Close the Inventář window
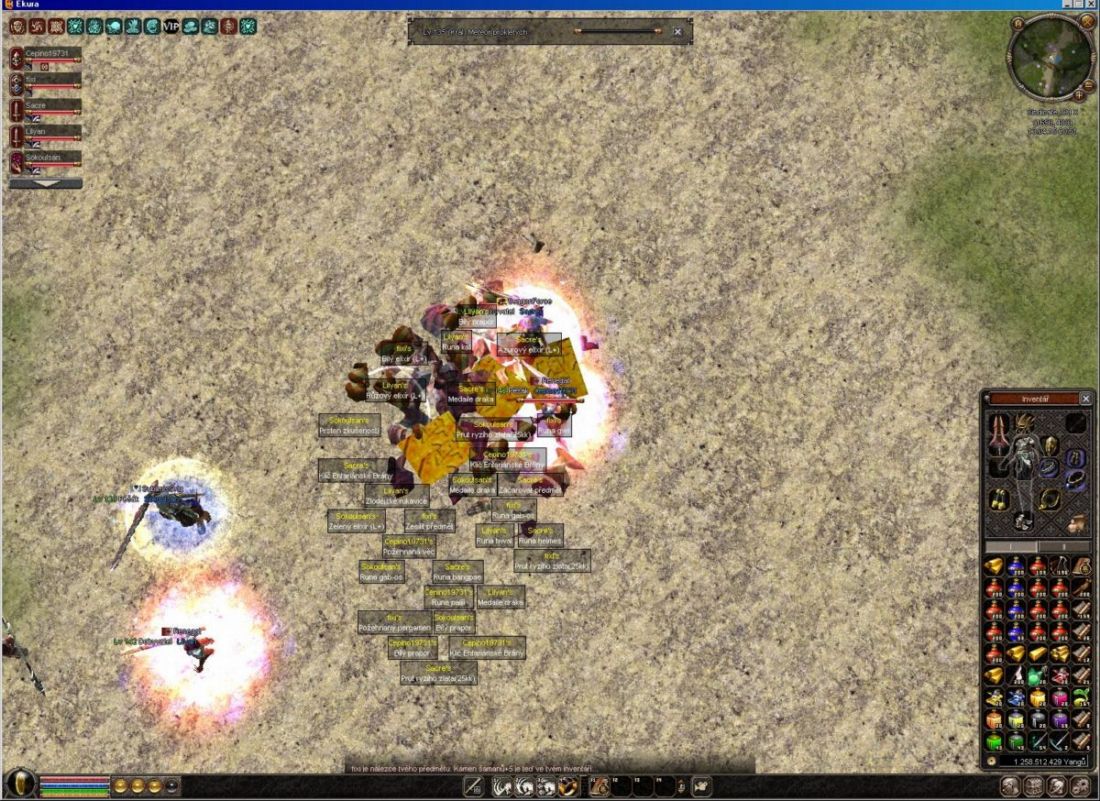The height and width of the screenshot is (801, 1100). [1086, 398]
